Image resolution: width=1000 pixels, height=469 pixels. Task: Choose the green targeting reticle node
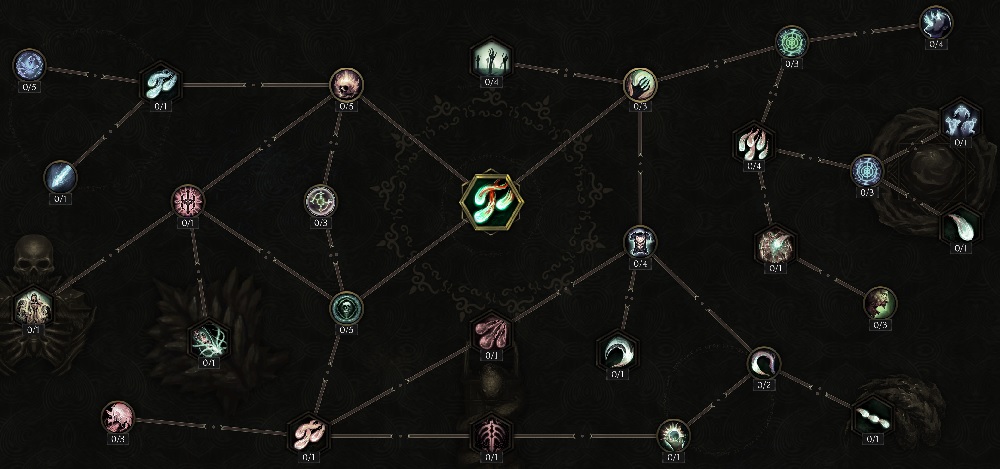point(320,200)
